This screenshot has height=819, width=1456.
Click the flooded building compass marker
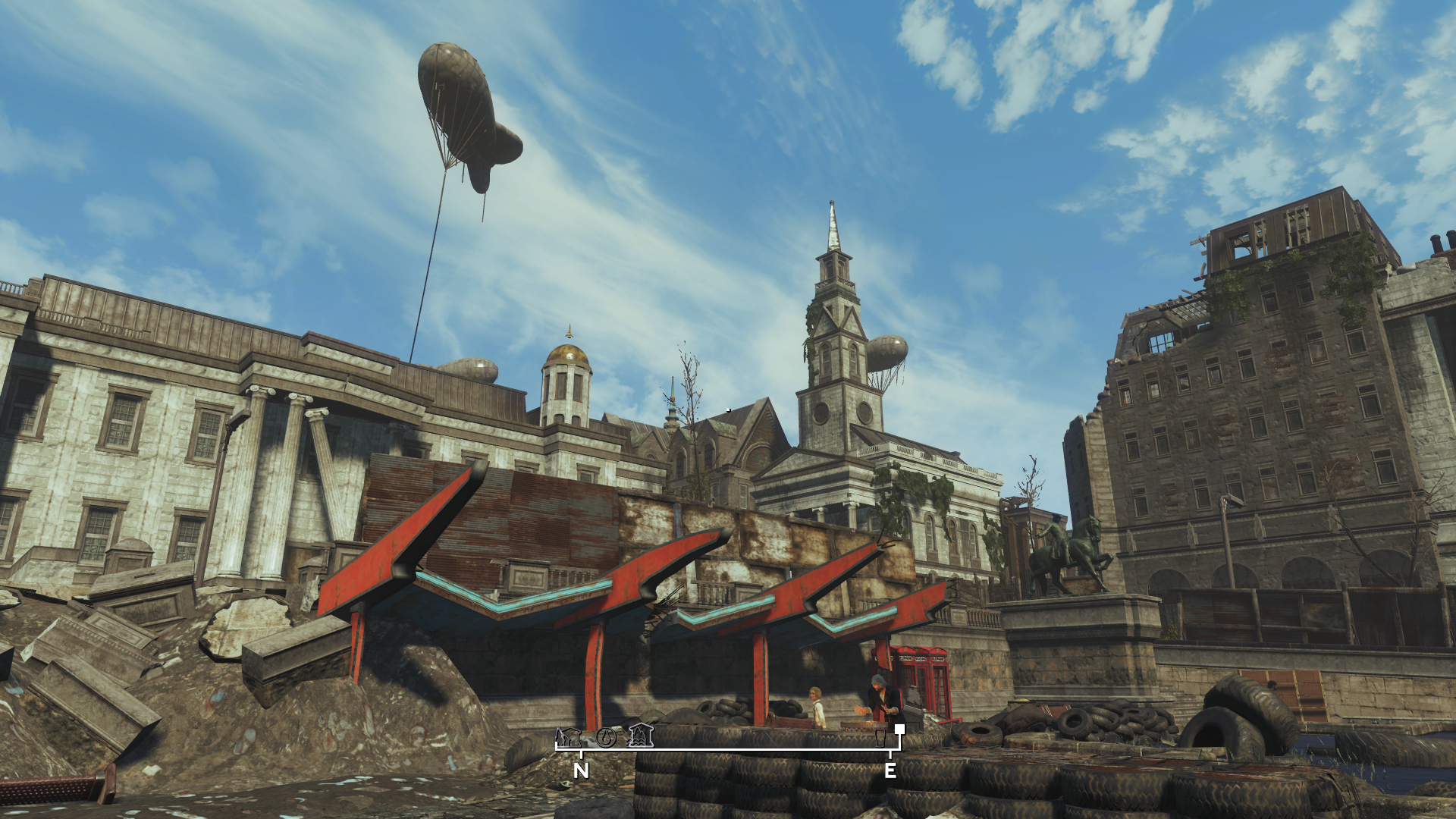[641, 735]
